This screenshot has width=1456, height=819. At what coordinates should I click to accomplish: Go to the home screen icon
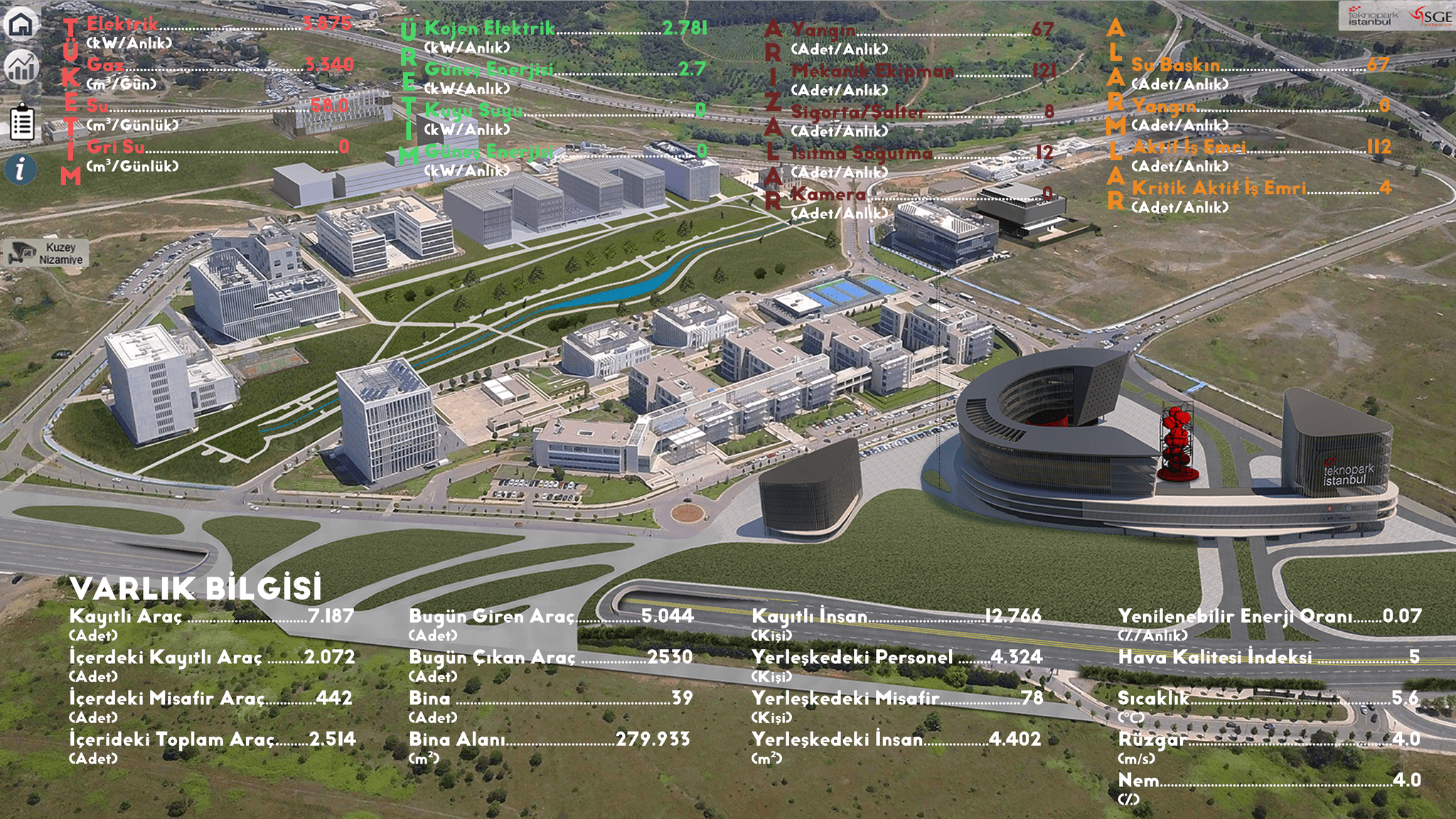[x=21, y=23]
